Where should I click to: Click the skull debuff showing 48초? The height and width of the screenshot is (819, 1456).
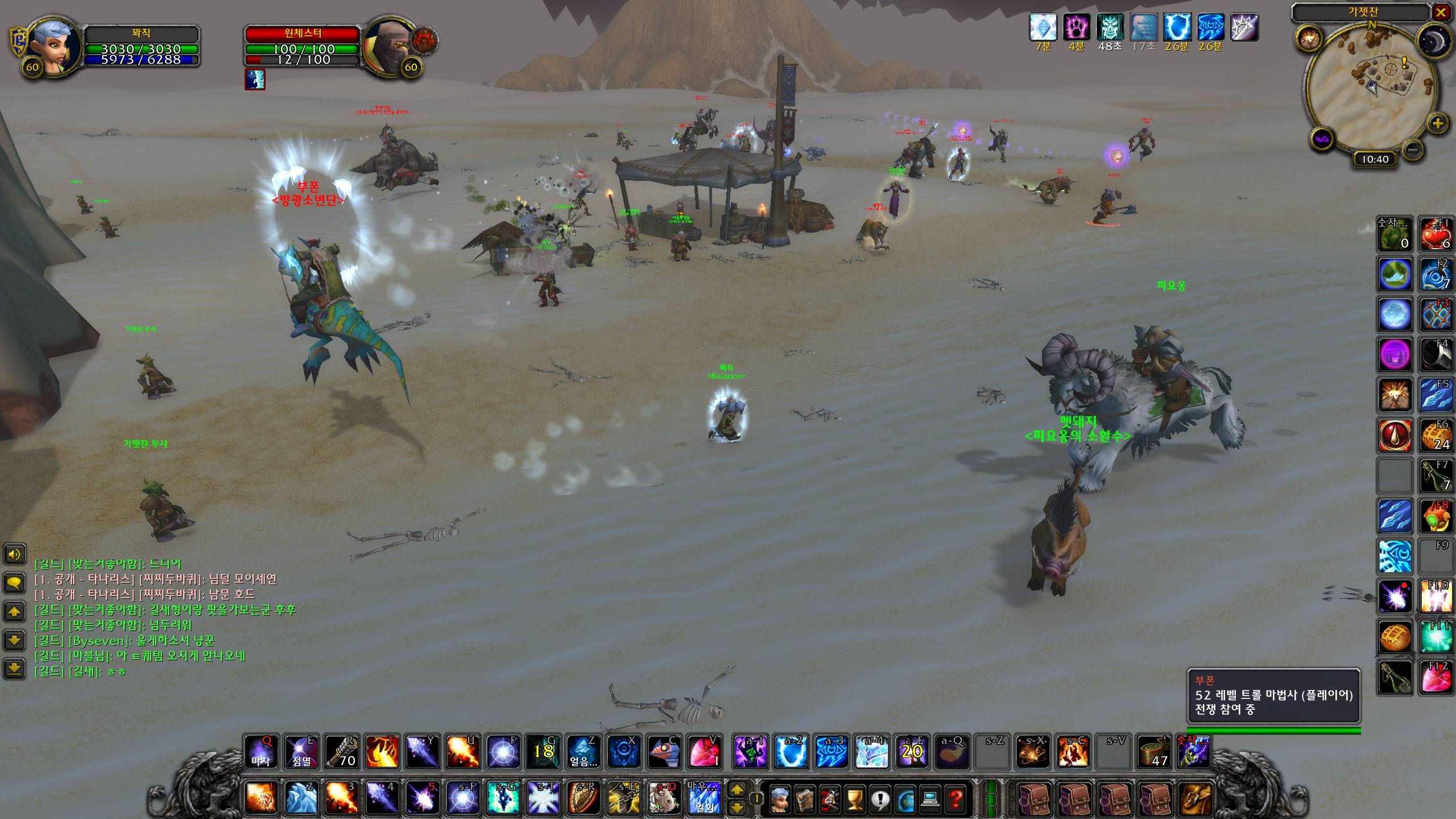[1110, 28]
